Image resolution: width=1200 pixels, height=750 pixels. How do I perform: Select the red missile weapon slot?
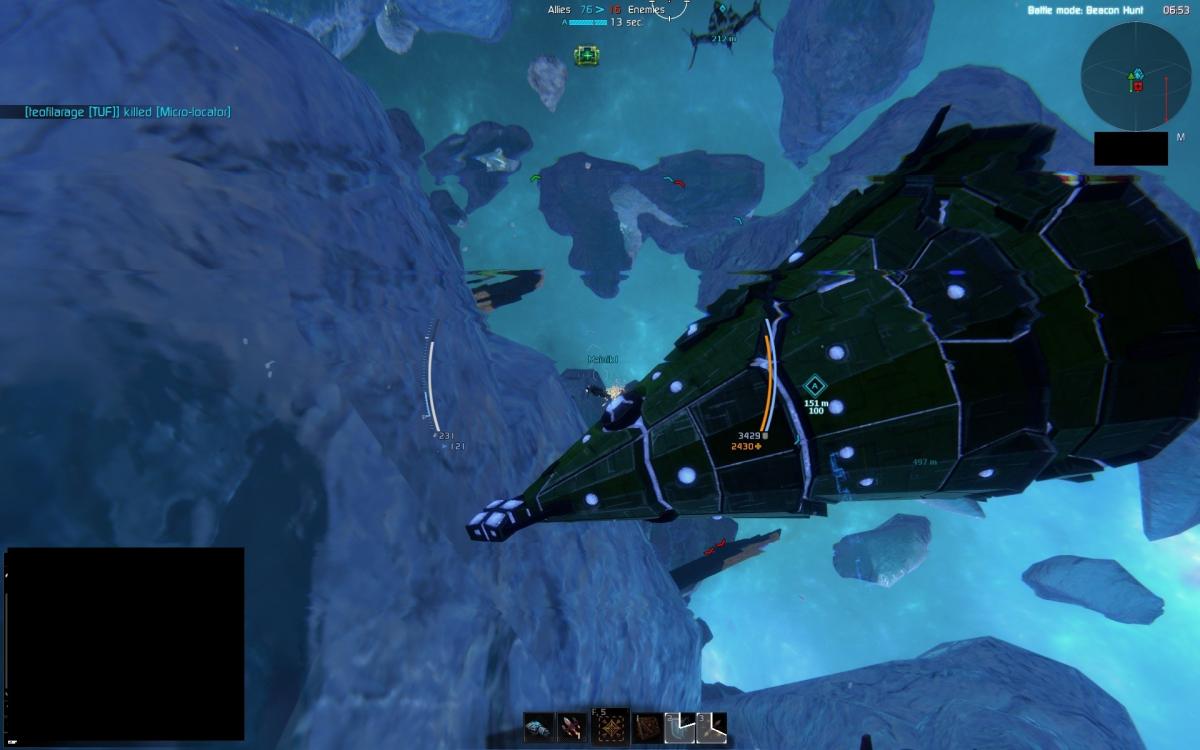tap(573, 727)
